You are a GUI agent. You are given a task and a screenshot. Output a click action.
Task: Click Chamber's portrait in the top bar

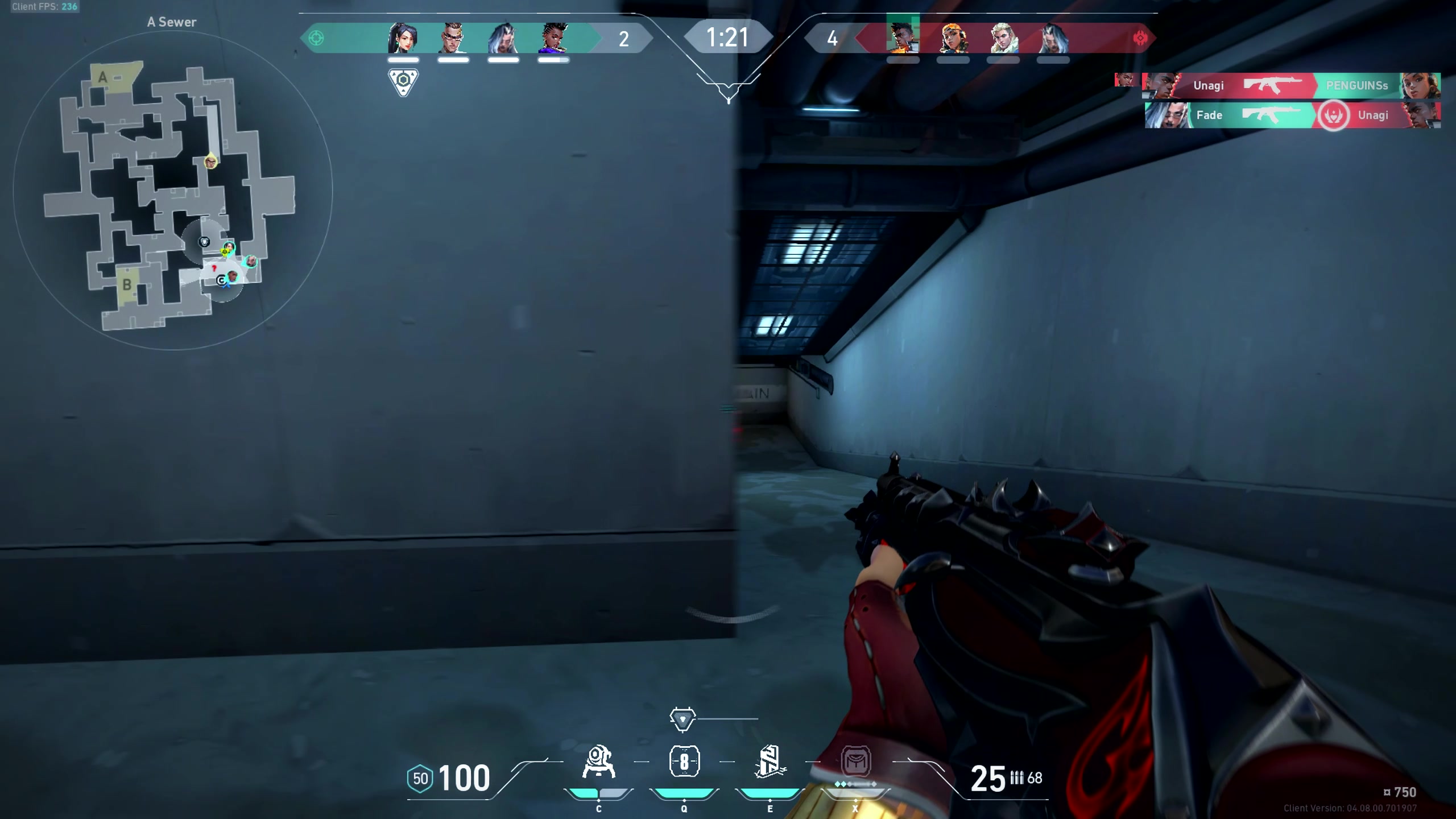tap(453, 38)
